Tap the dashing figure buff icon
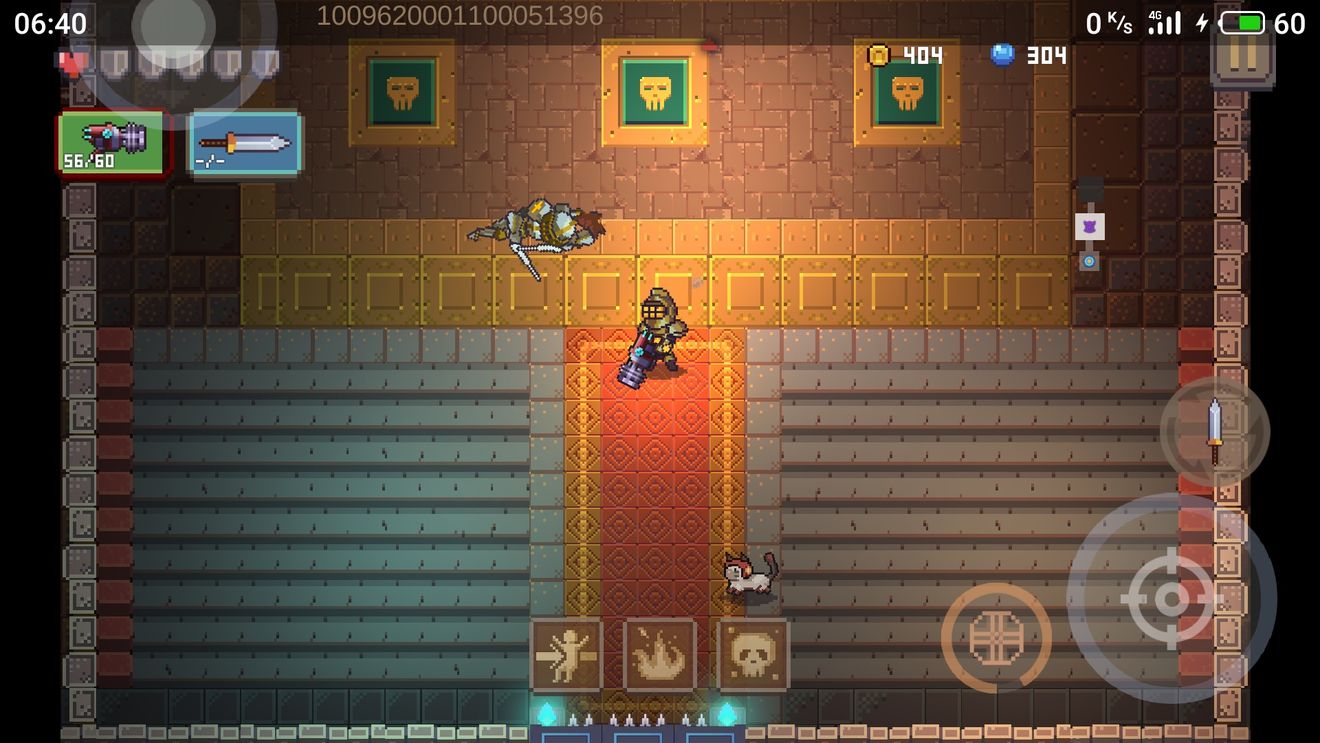1320x743 pixels. [x=566, y=655]
